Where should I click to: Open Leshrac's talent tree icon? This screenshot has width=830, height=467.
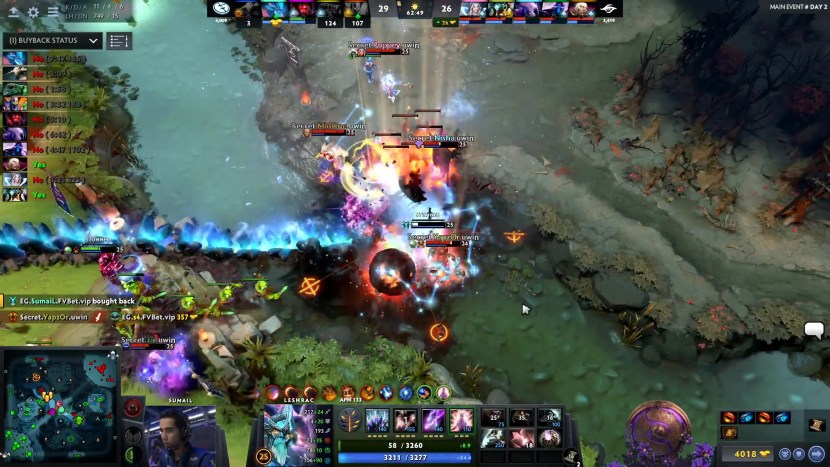[x=350, y=420]
